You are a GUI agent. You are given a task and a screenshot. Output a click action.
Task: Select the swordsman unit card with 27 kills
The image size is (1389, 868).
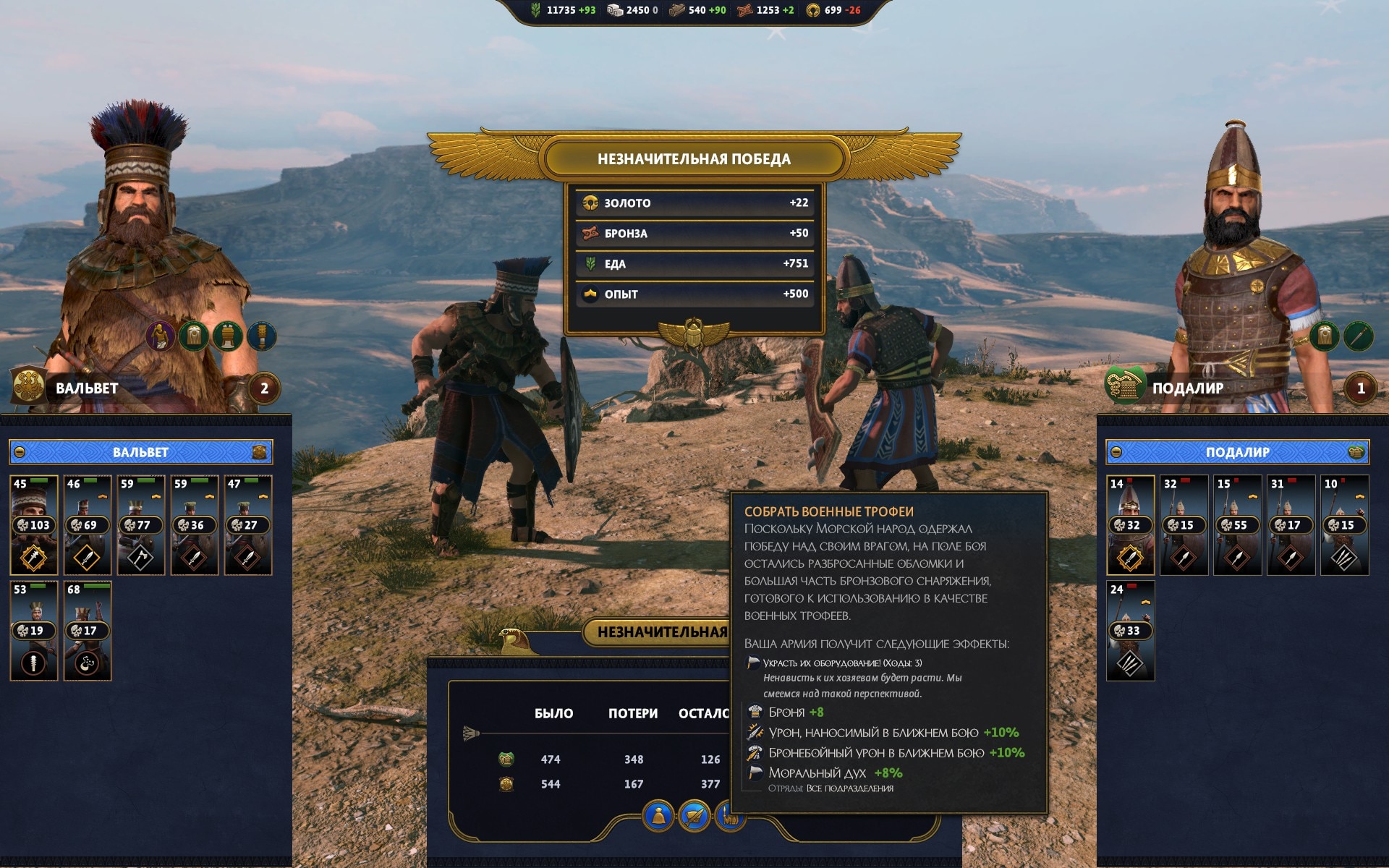(248, 525)
